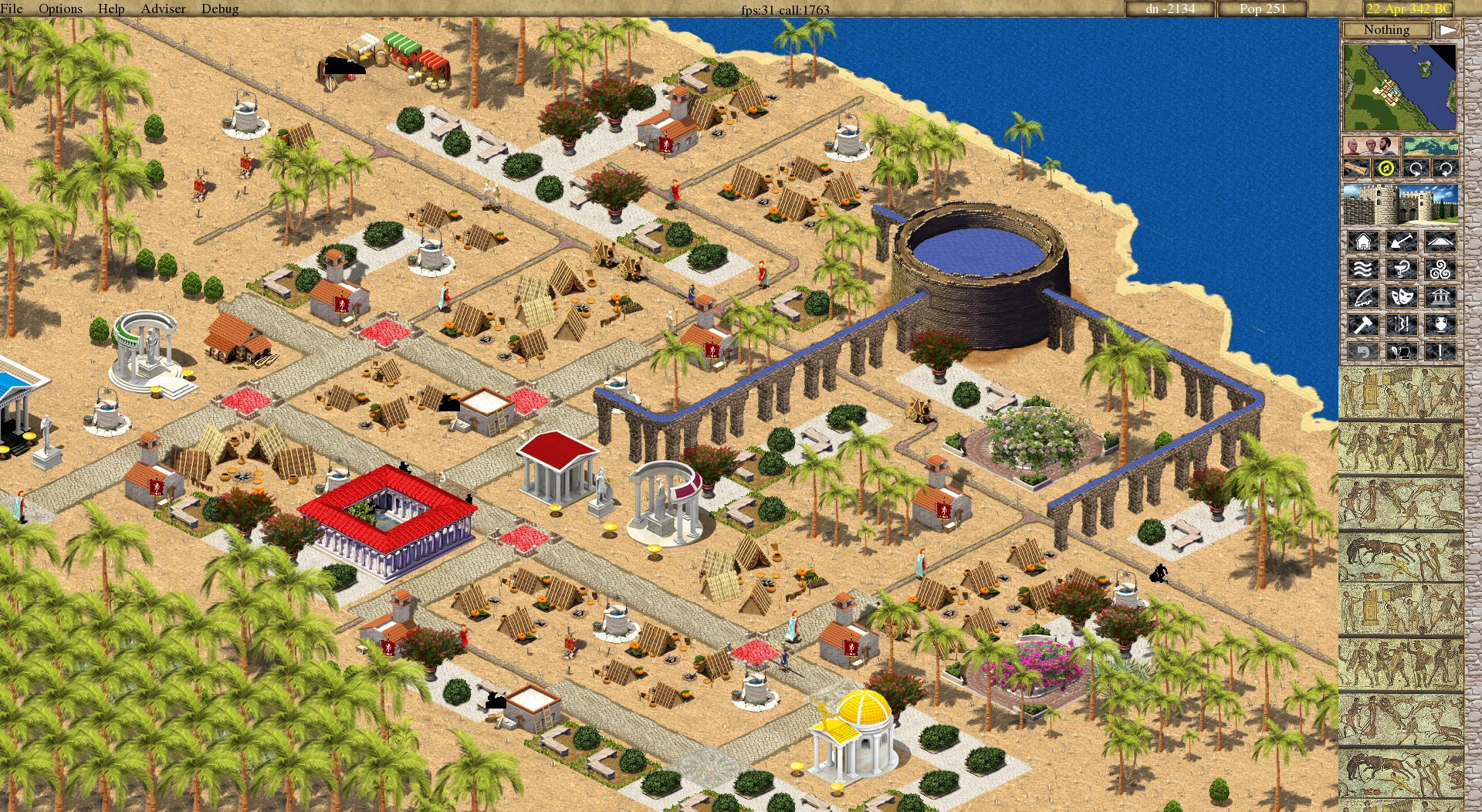1482x812 pixels.
Task: Select the housing construction tool
Action: 1363,240
